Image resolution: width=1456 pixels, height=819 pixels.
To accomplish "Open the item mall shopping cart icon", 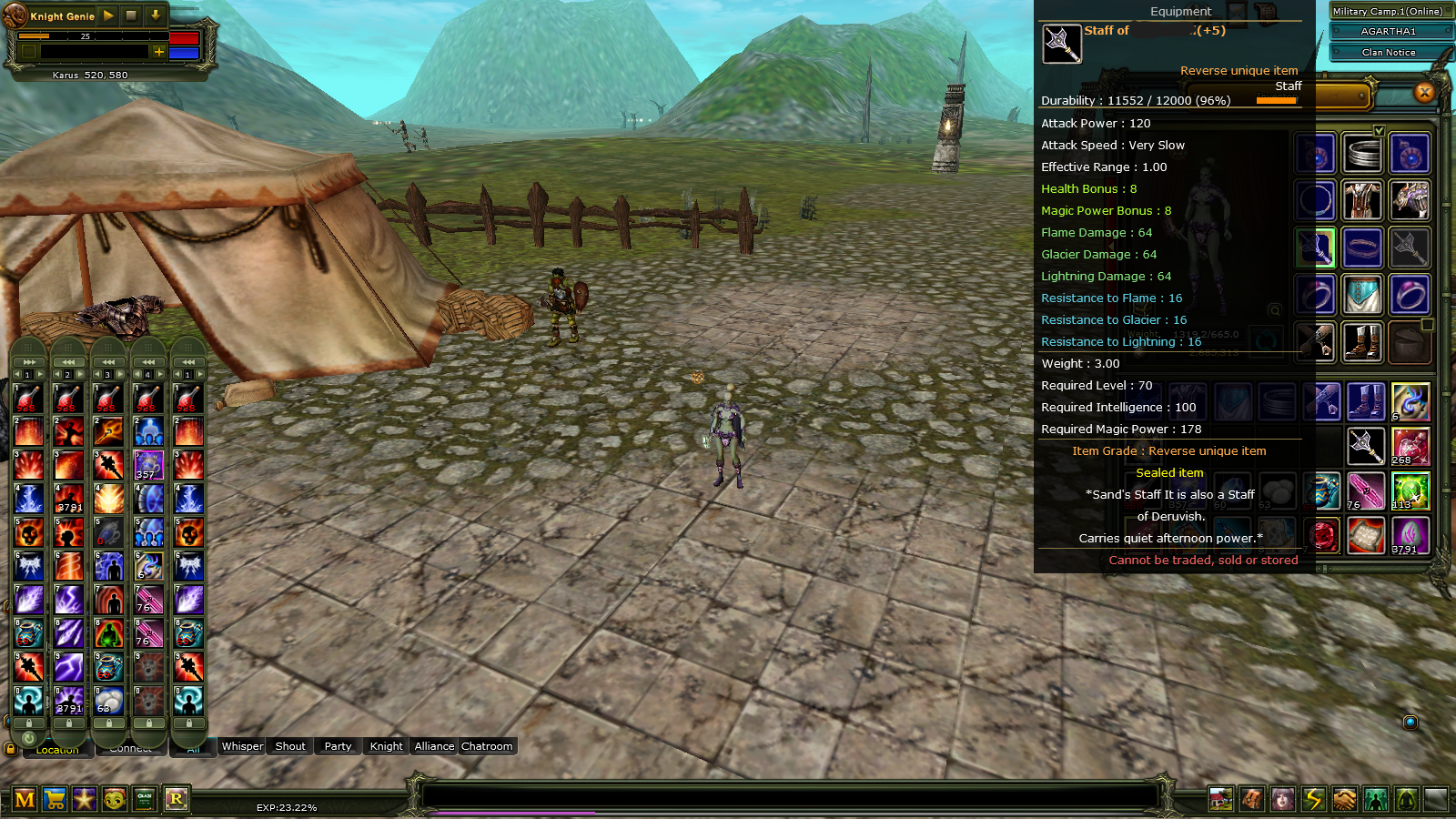I will [x=56, y=799].
